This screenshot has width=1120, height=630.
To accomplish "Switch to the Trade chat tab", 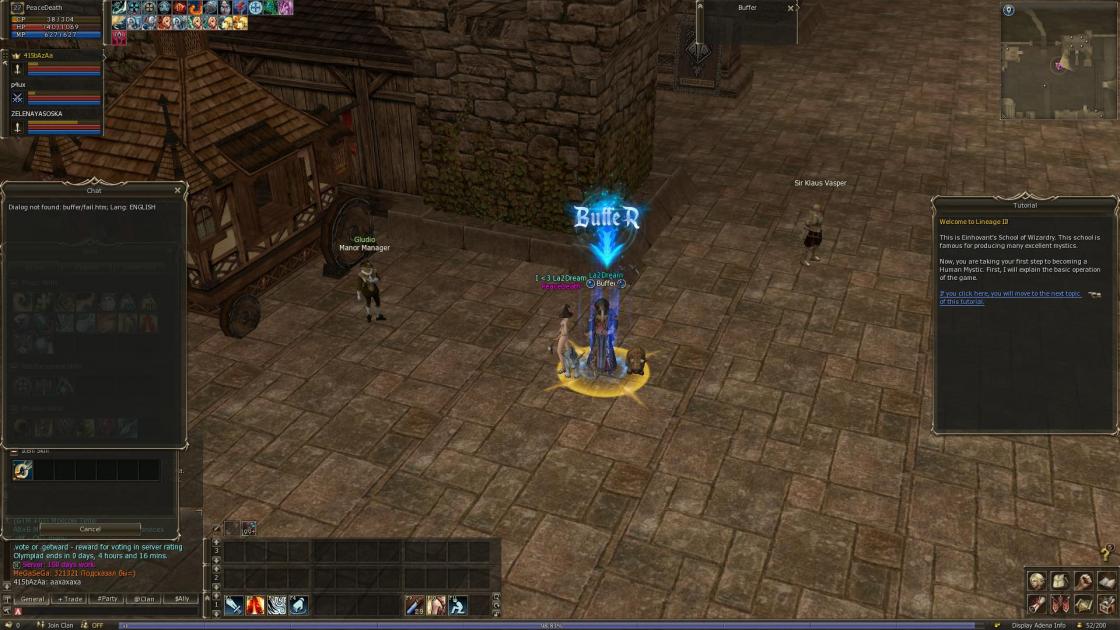I will 70,599.
